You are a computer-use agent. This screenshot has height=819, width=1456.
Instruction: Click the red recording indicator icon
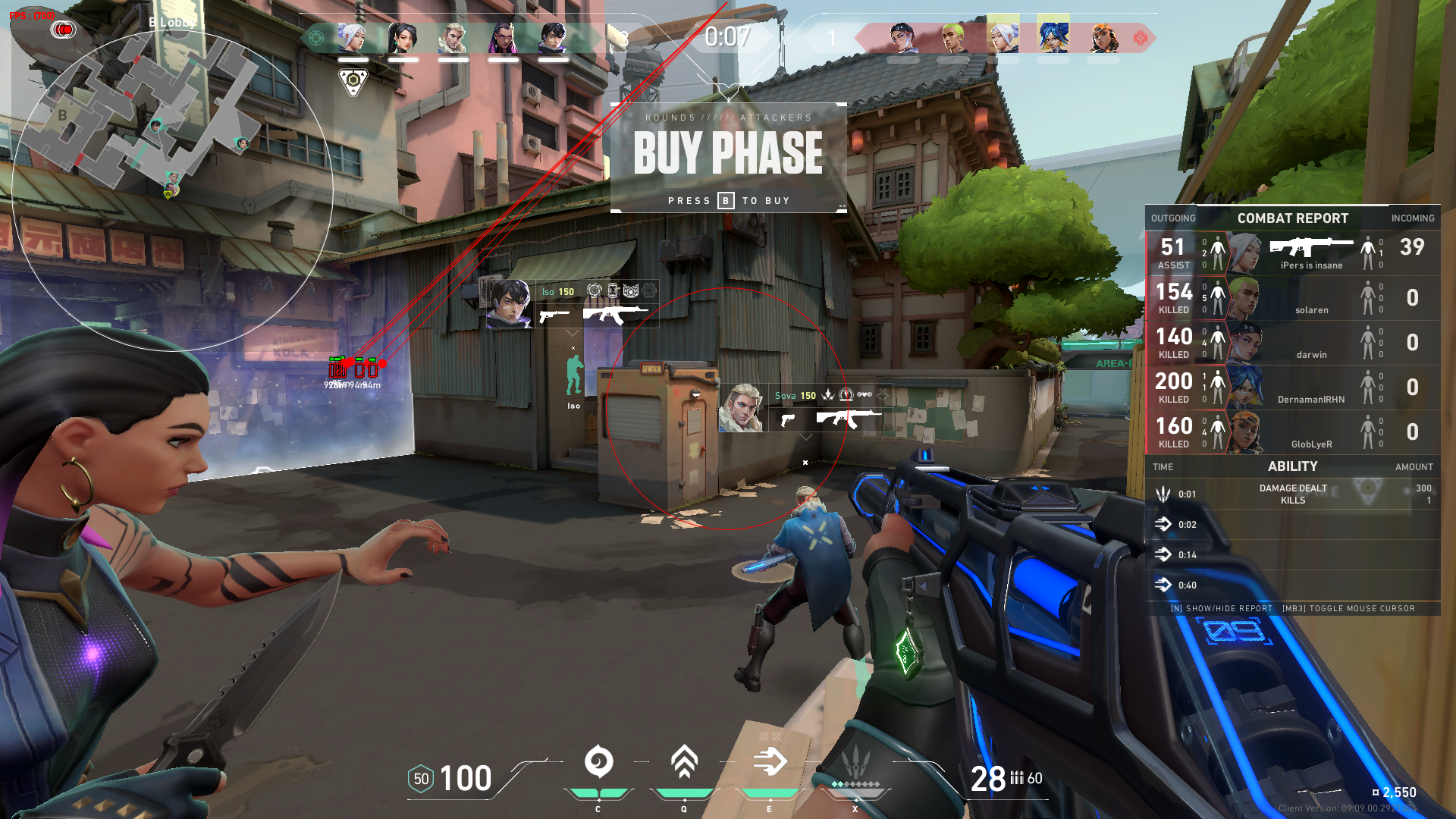click(x=64, y=30)
